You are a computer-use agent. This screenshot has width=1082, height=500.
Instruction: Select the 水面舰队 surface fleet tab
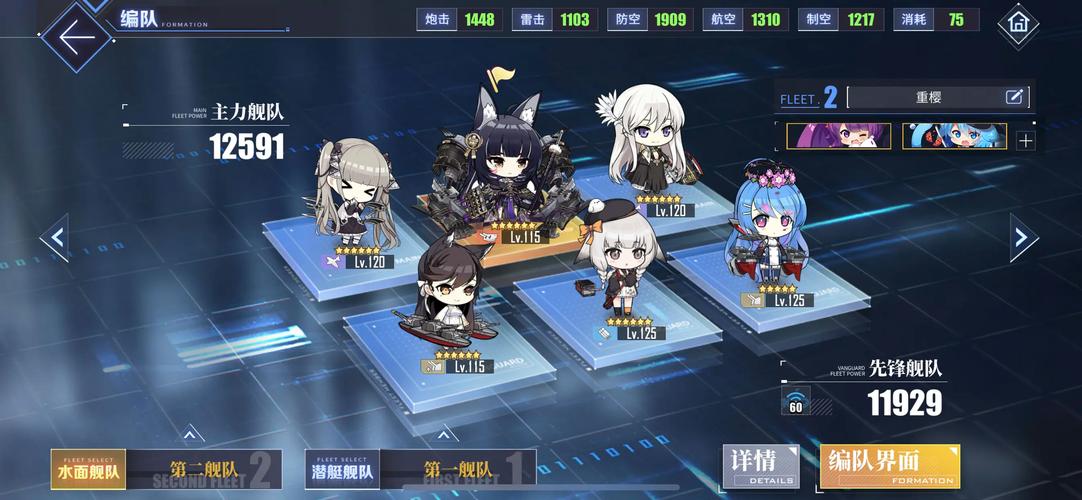click(x=89, y=470)
